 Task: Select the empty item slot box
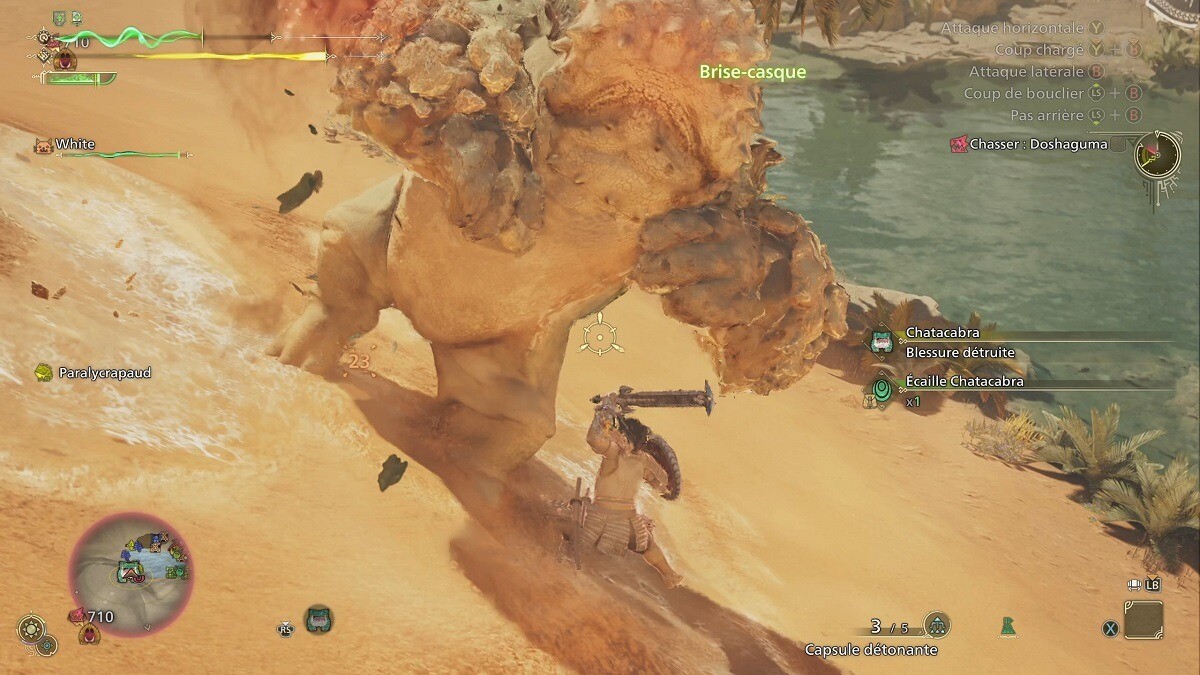[x=1143, y=620]
